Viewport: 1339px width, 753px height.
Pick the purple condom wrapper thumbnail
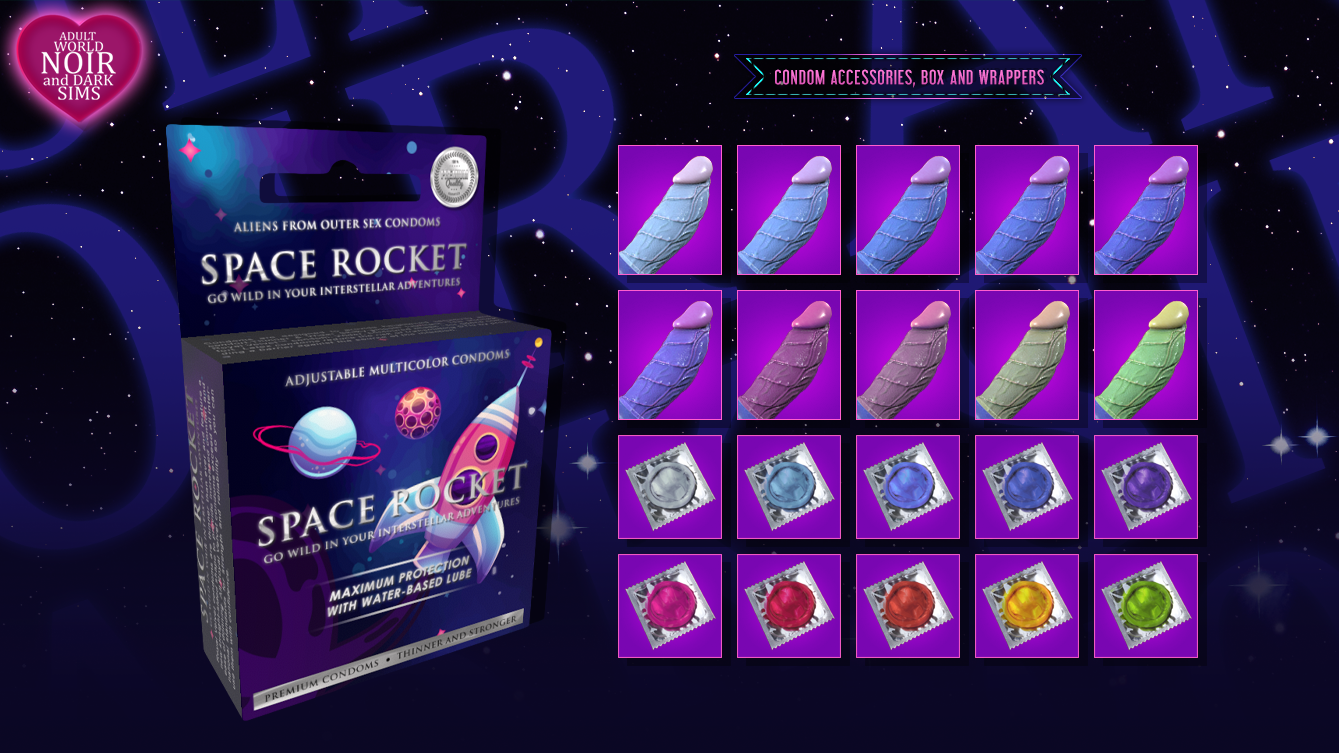point(1145,487)
